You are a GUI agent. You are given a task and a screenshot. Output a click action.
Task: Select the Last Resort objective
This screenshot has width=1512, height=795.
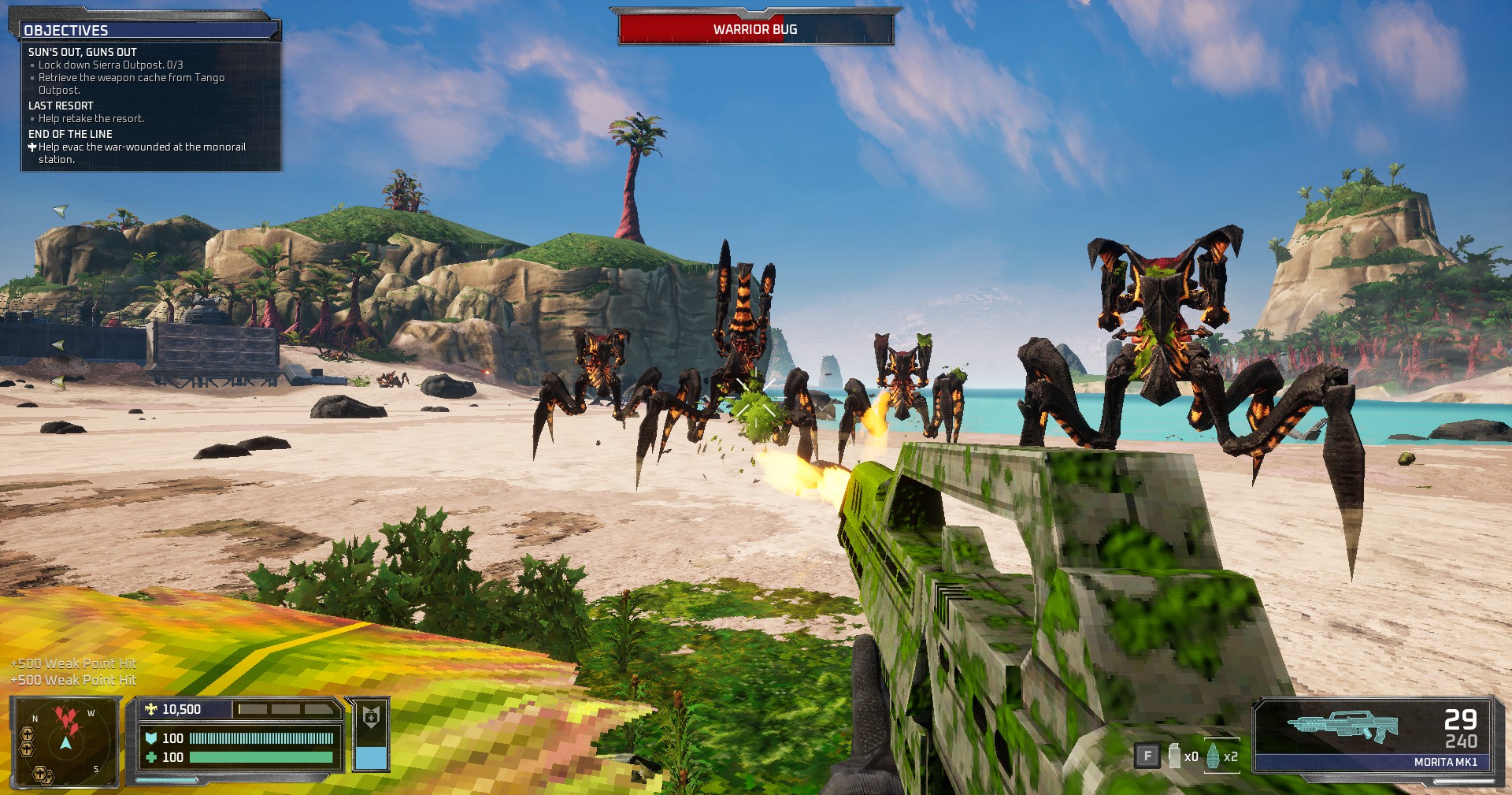point(61,106)
